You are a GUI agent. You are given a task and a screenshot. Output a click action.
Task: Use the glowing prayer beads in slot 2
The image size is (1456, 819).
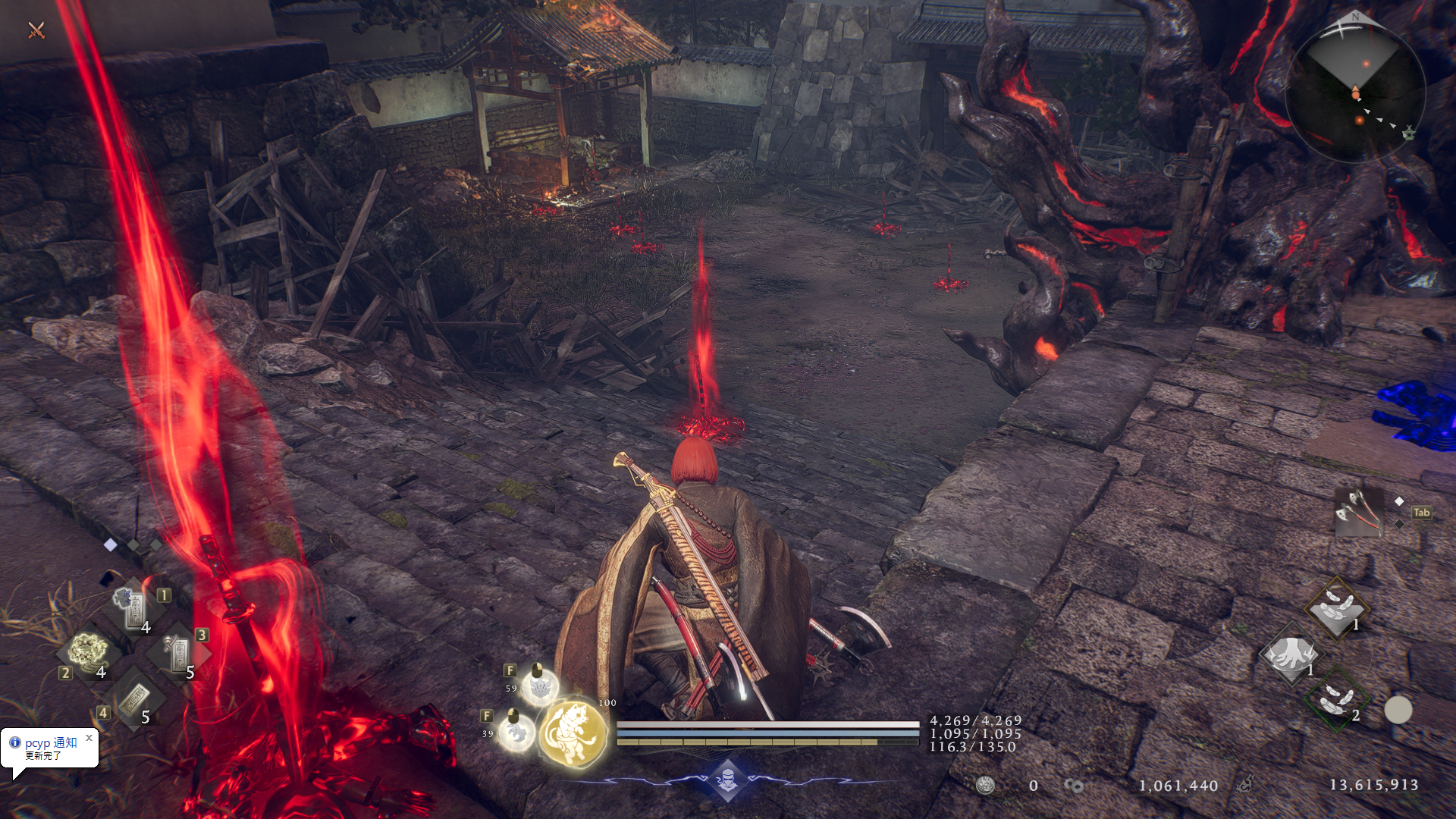(x=89, y=652)
